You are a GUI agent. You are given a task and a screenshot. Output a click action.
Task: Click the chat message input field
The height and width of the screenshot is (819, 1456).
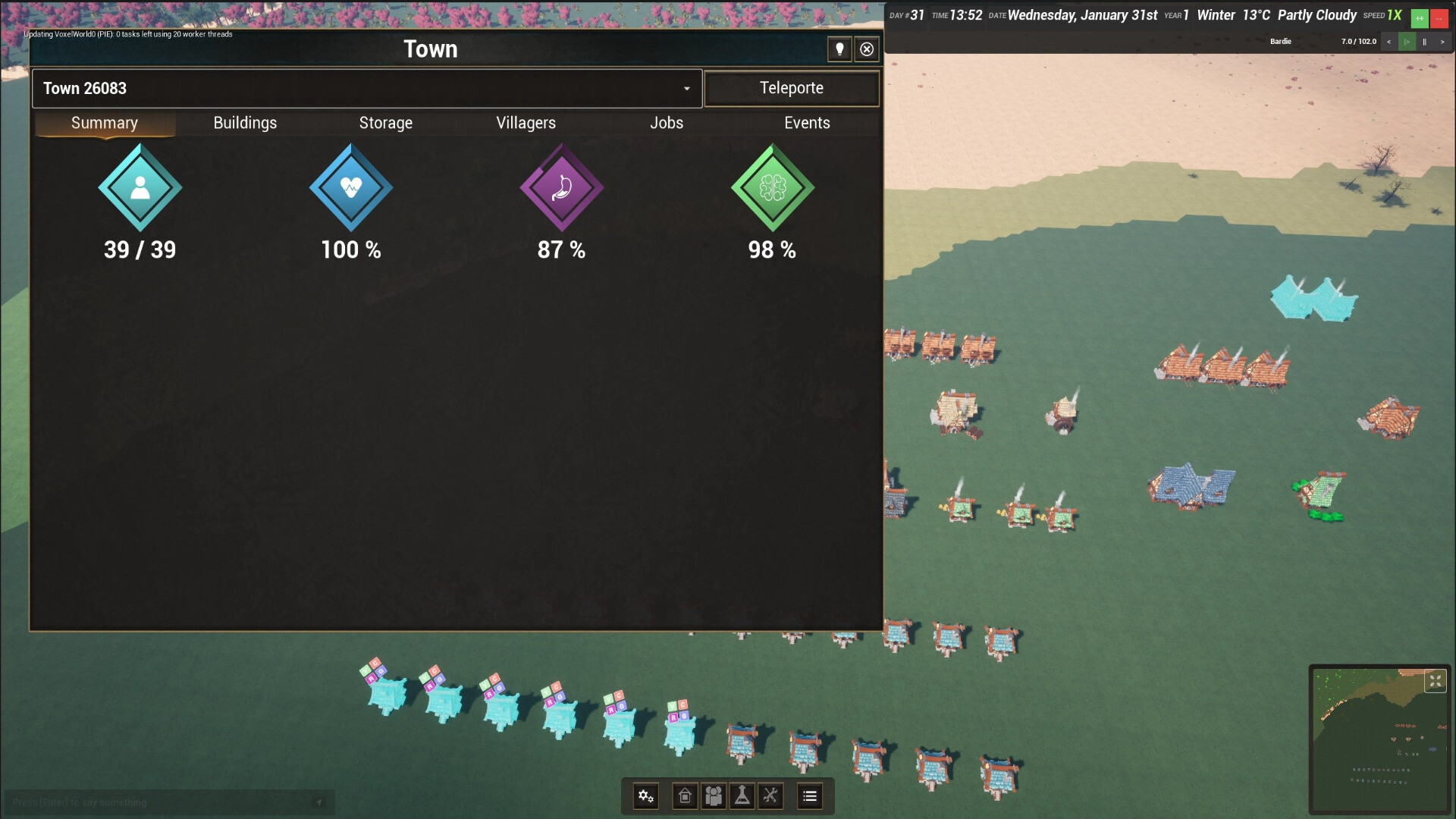[152, 802]
